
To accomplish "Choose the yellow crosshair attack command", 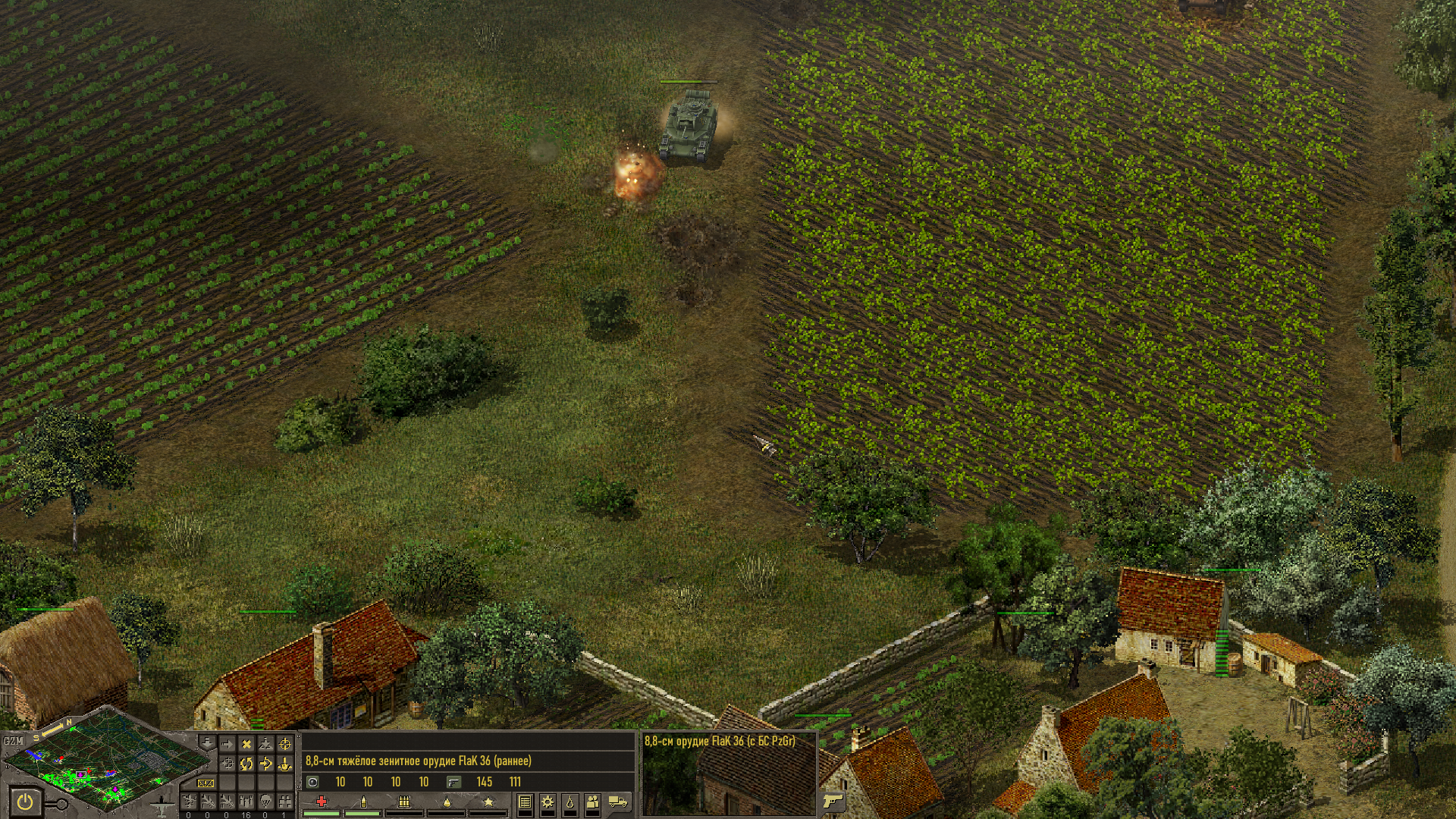I will pos(285,745).
